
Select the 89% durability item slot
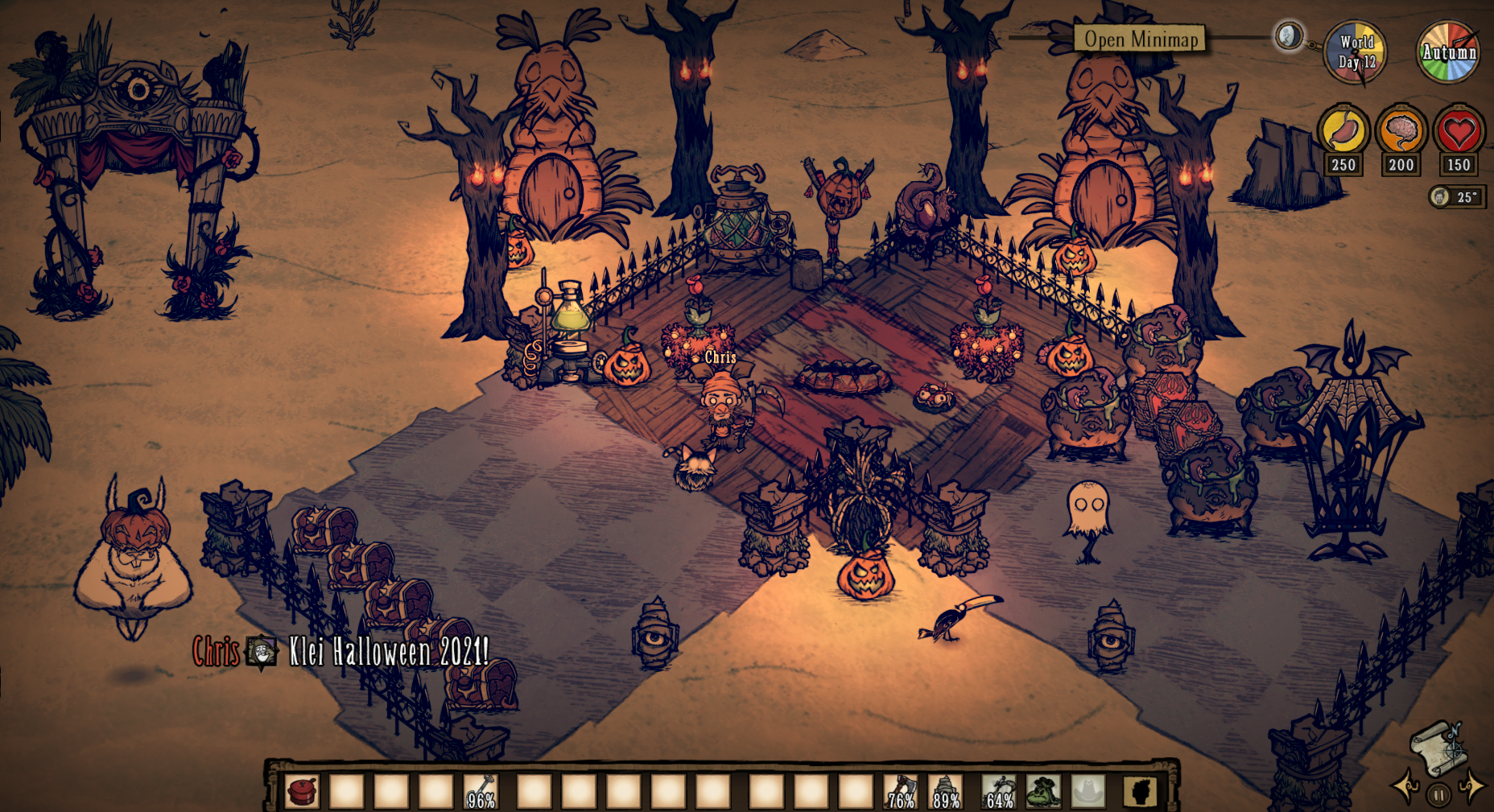pos(945,791)
